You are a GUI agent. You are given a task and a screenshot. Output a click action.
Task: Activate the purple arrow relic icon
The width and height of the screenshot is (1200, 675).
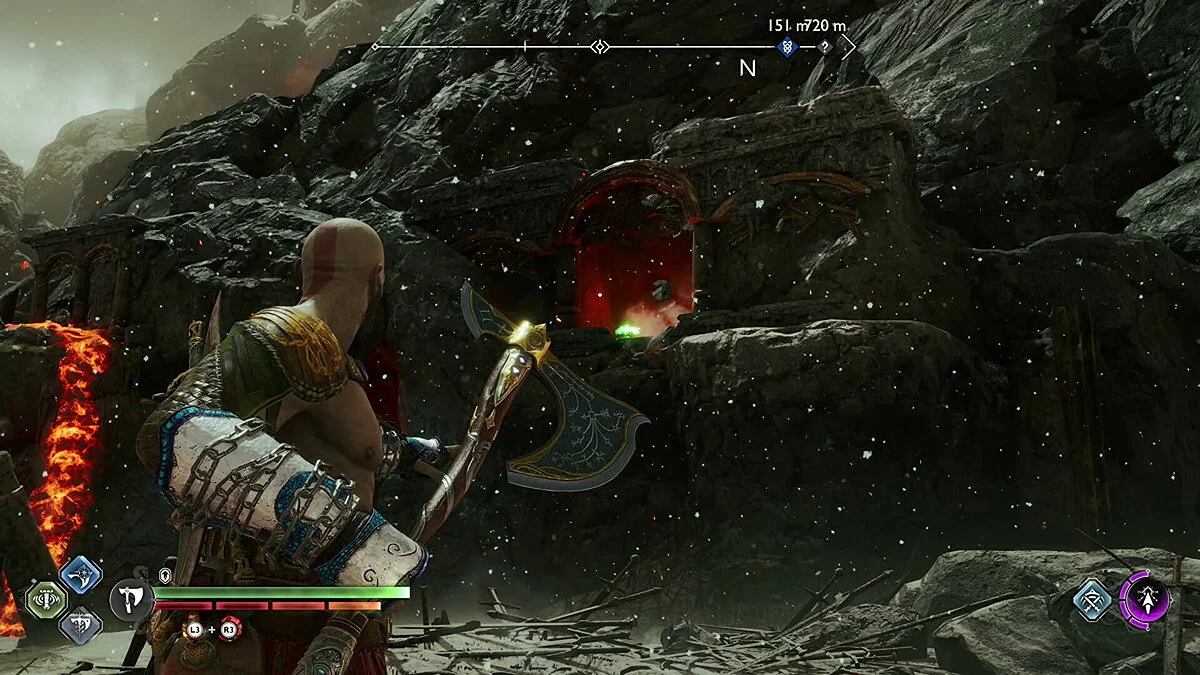1145,600
